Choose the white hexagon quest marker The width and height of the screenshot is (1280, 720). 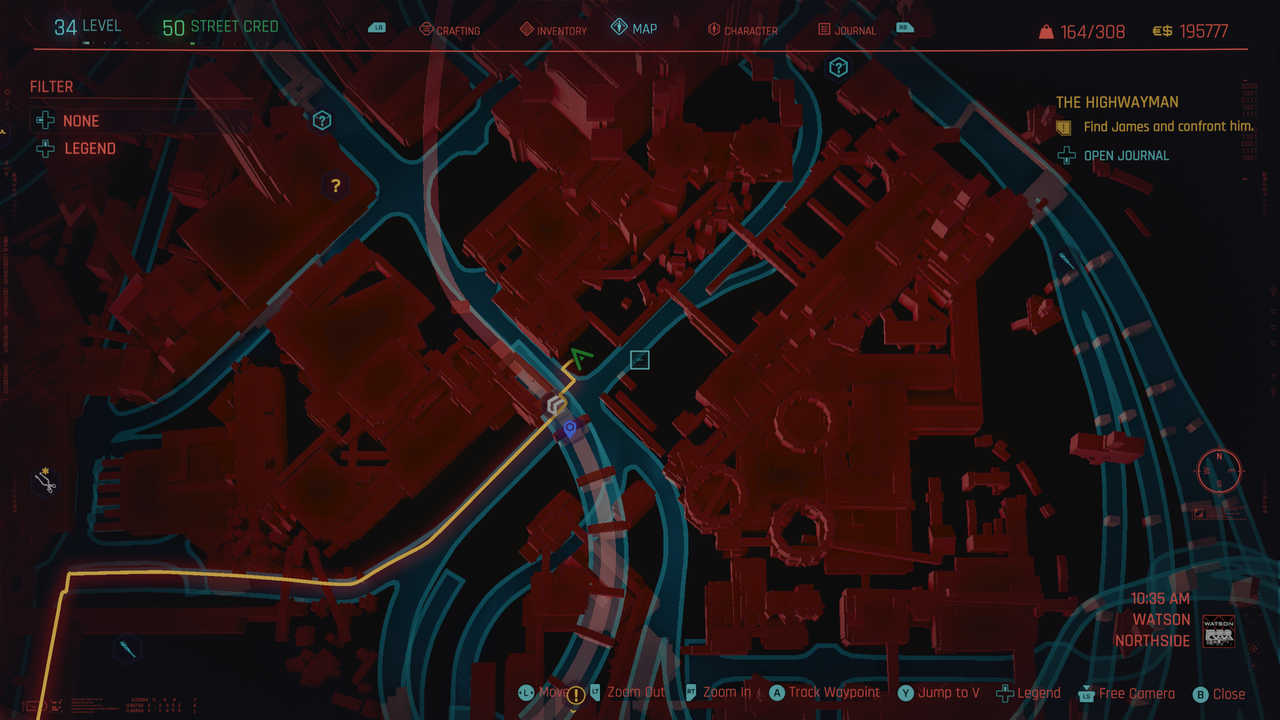[556, 406]
